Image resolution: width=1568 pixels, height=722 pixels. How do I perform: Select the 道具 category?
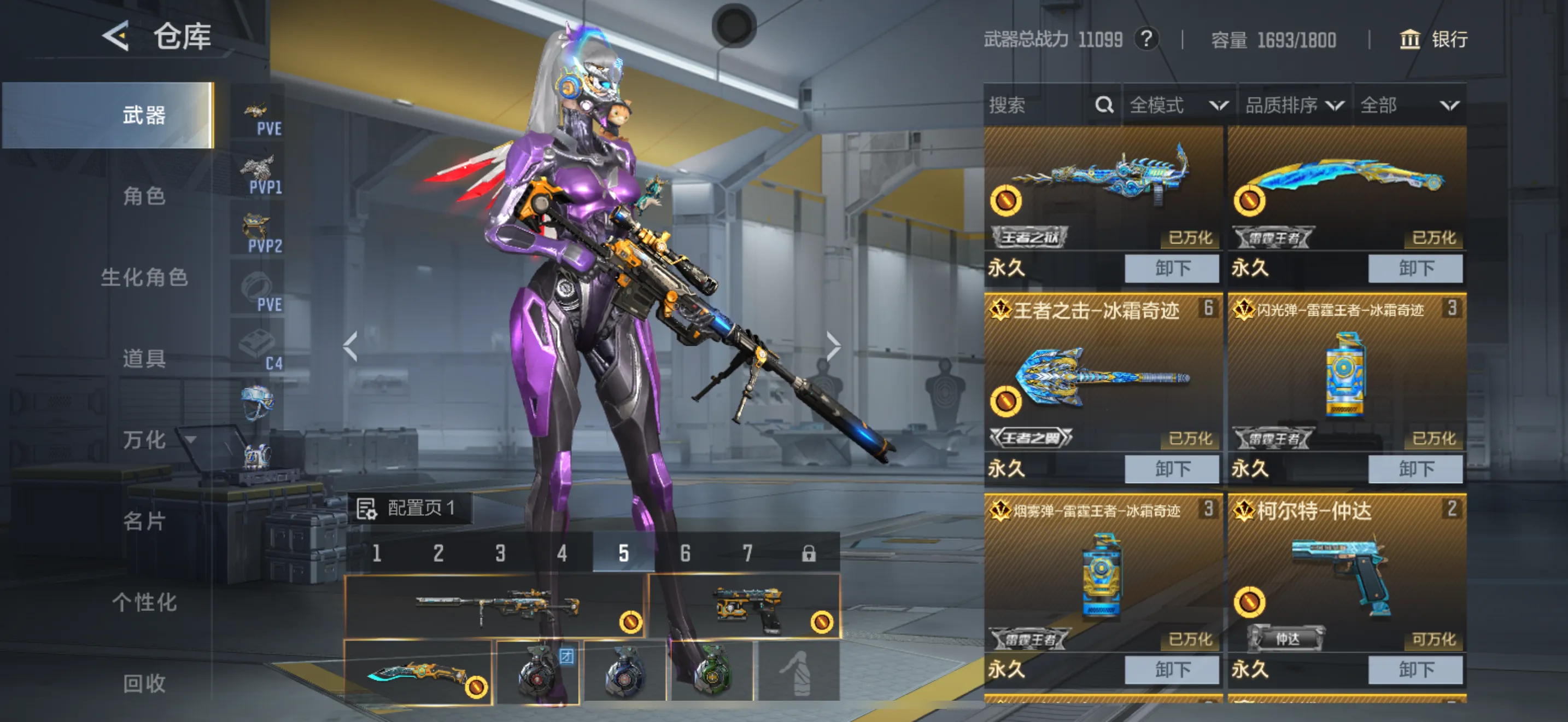pos(144,359)
